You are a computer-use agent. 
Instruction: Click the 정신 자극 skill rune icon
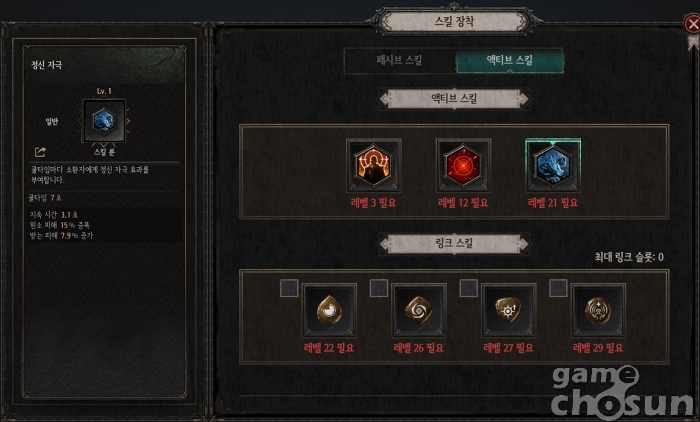click(104, 123)
